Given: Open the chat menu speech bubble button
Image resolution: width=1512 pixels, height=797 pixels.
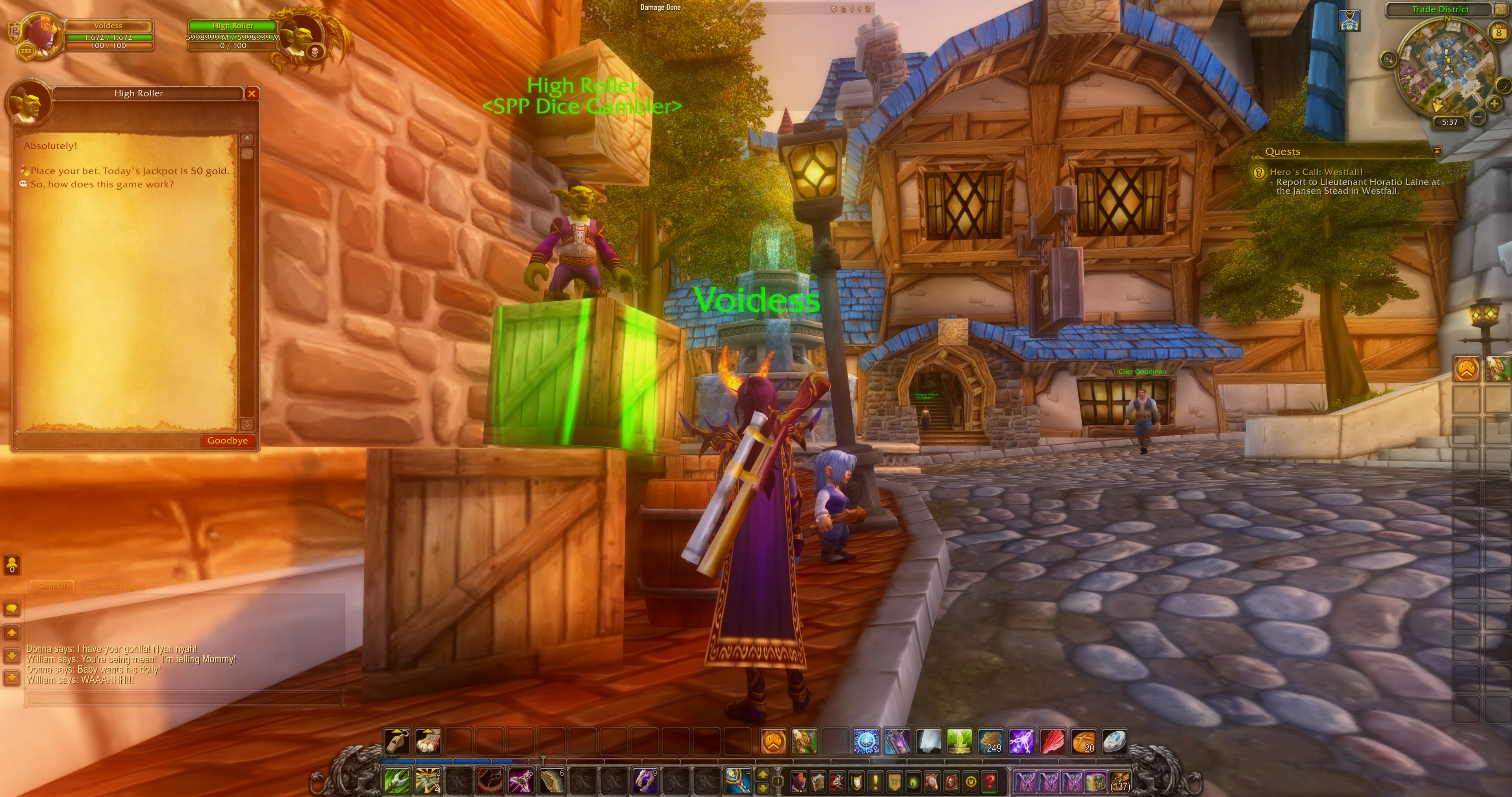Looking at the screenshot, I should pyautogui.click(x=12, y=608).
